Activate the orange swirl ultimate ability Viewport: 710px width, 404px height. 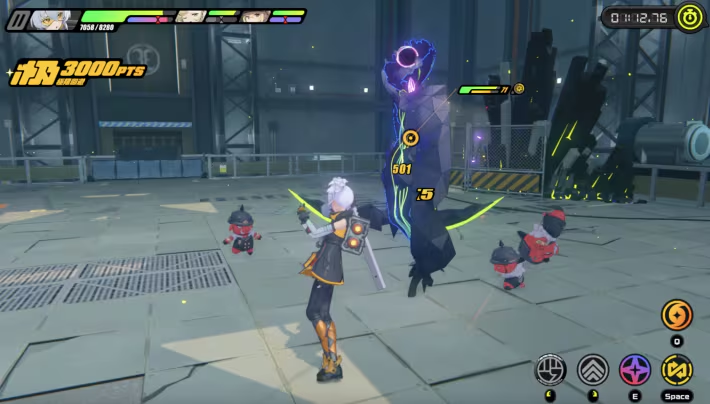point(677,316)
